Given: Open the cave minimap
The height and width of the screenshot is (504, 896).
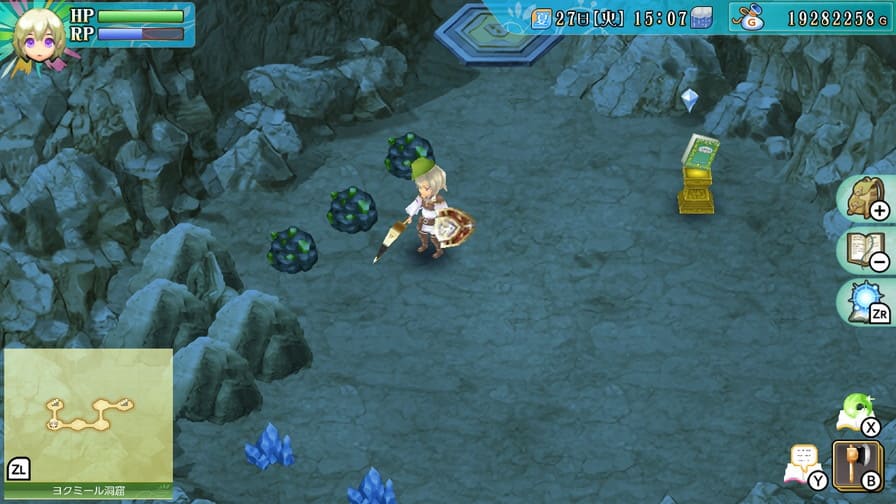Looking at the screenshot, I should [x=88, y=414].
